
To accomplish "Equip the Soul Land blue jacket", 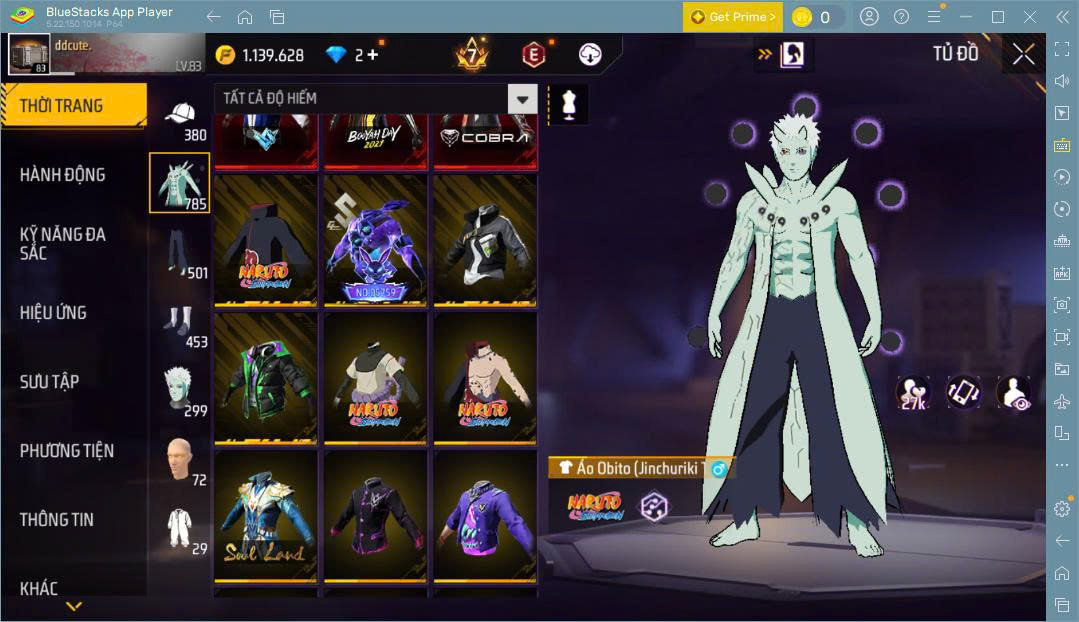I will click(x=266, y=514).
